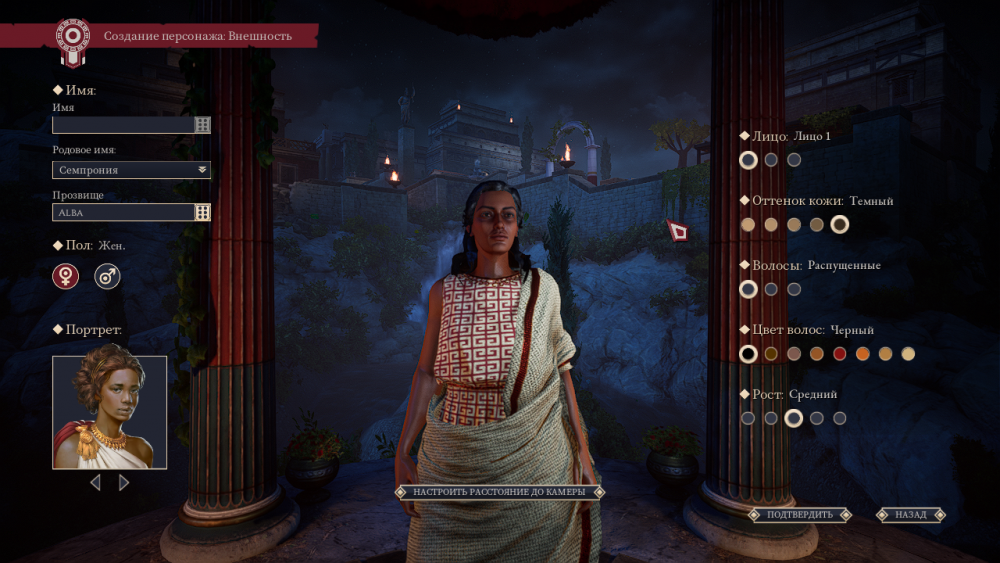Choose the male gender symbol

[x=107, y=277]
